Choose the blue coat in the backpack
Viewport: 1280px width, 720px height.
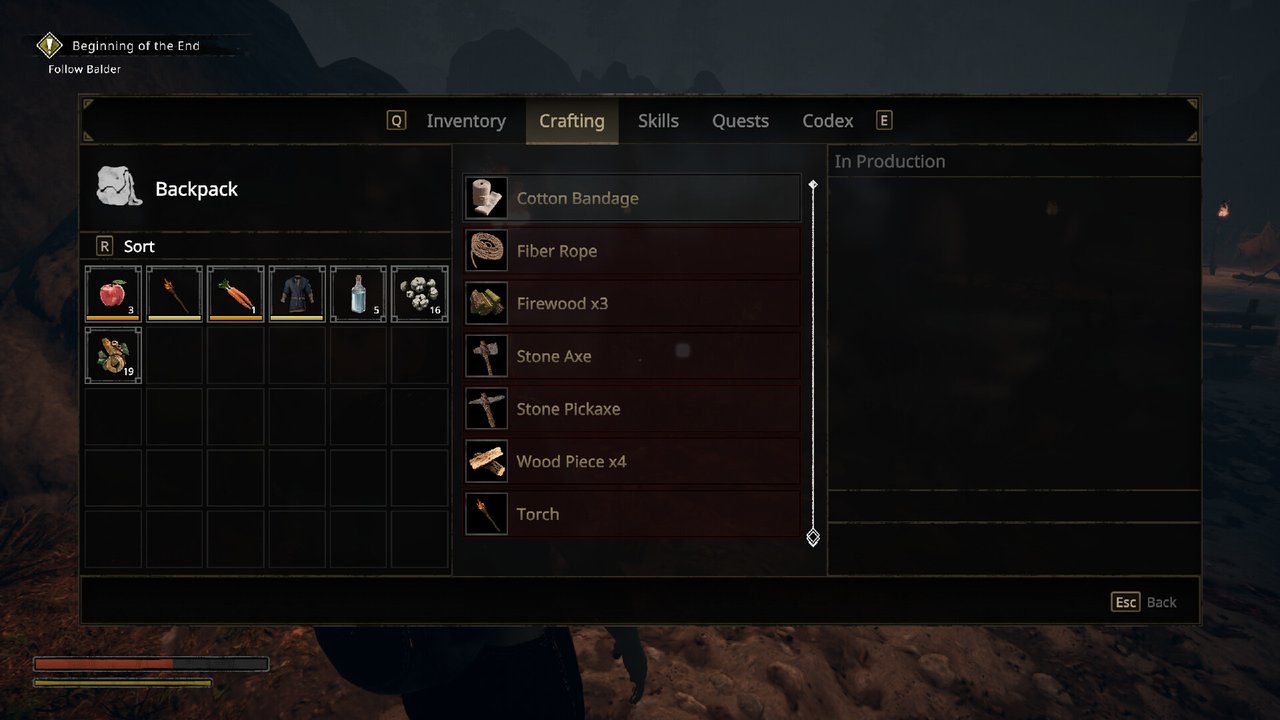[297, 294]
